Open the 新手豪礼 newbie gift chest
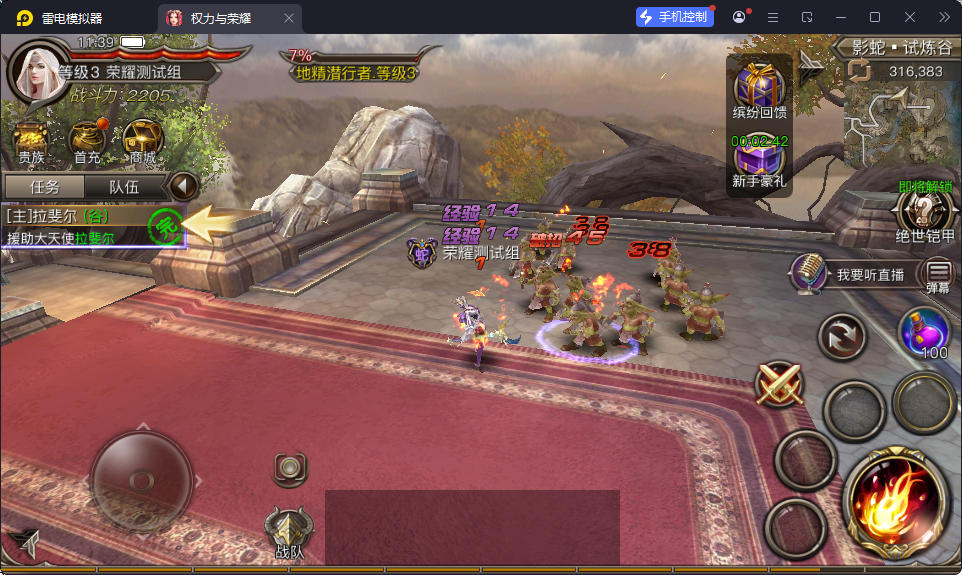This screenshot has width=962, height=575. tap(759, 162)
